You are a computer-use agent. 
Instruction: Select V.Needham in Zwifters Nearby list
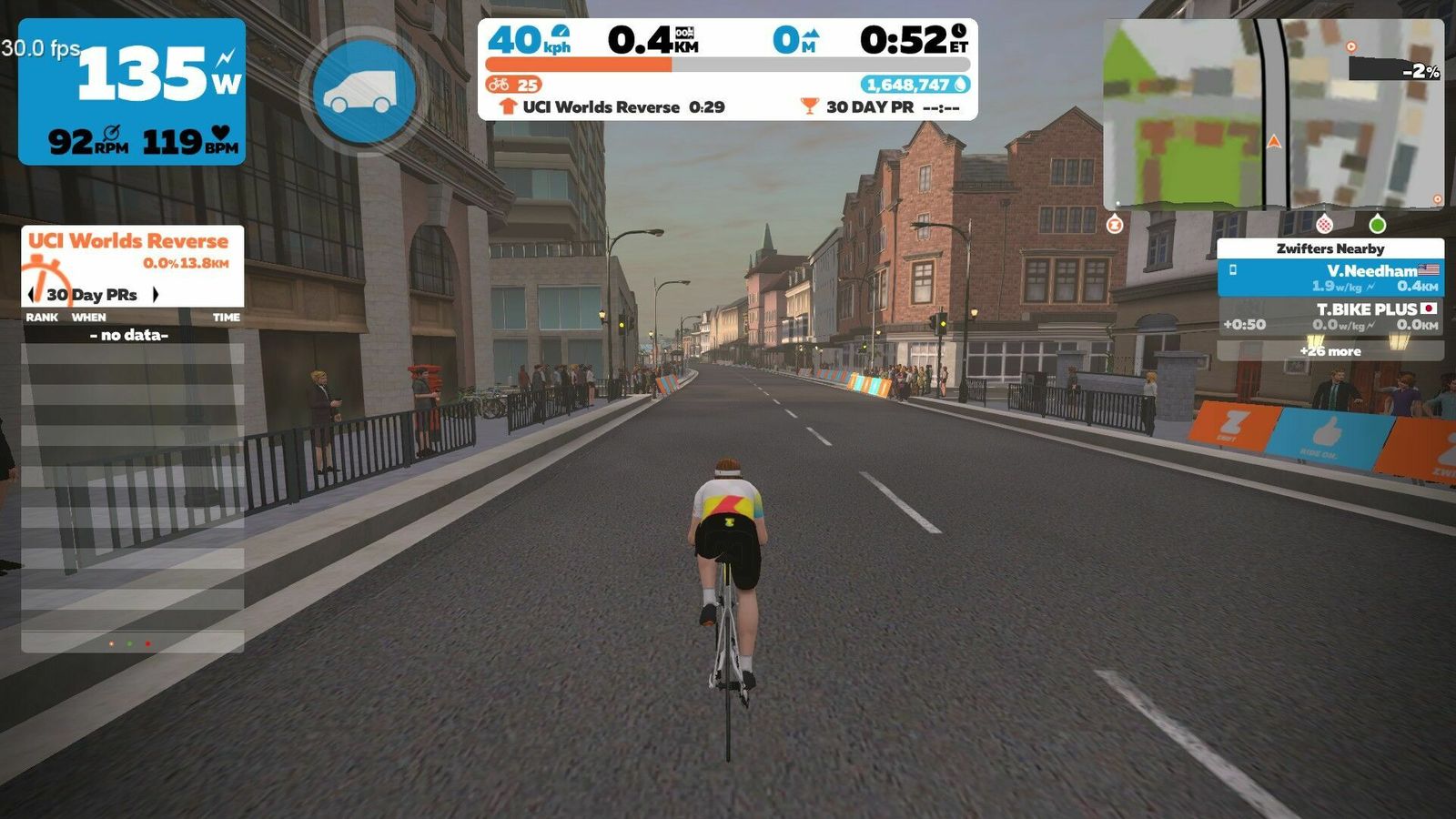pyautogui.click(x=1330, y=278)
